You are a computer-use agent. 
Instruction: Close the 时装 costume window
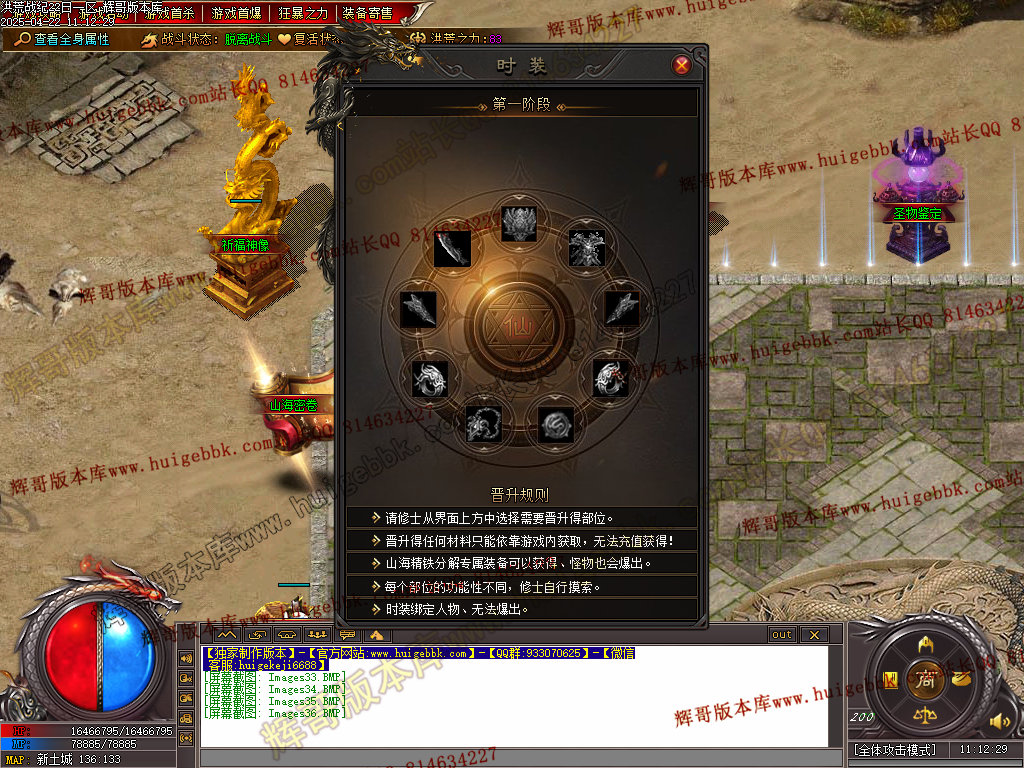click(x=682, y=66)
